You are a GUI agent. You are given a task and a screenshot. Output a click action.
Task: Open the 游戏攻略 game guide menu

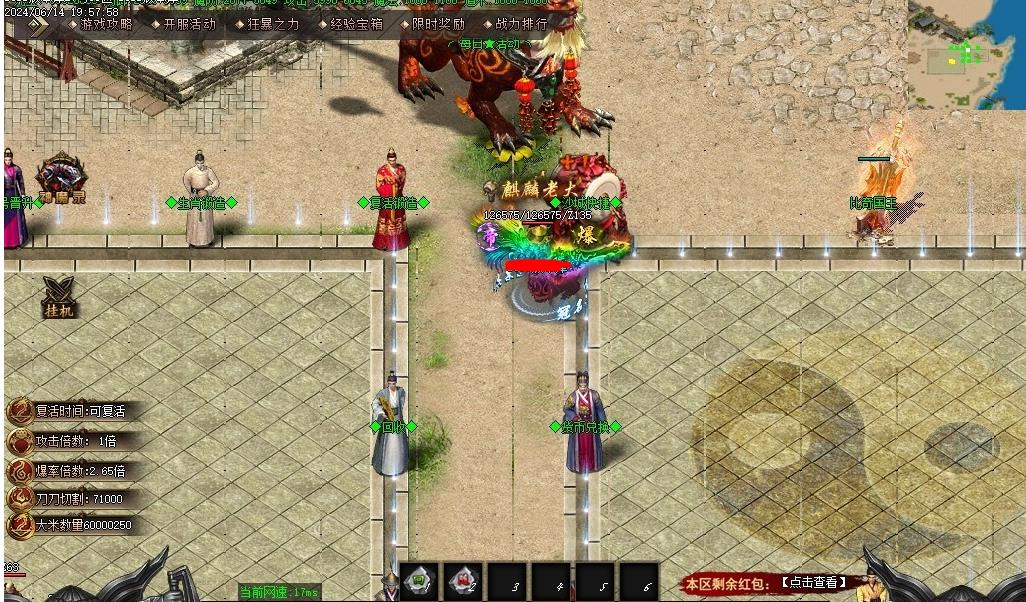106,24
